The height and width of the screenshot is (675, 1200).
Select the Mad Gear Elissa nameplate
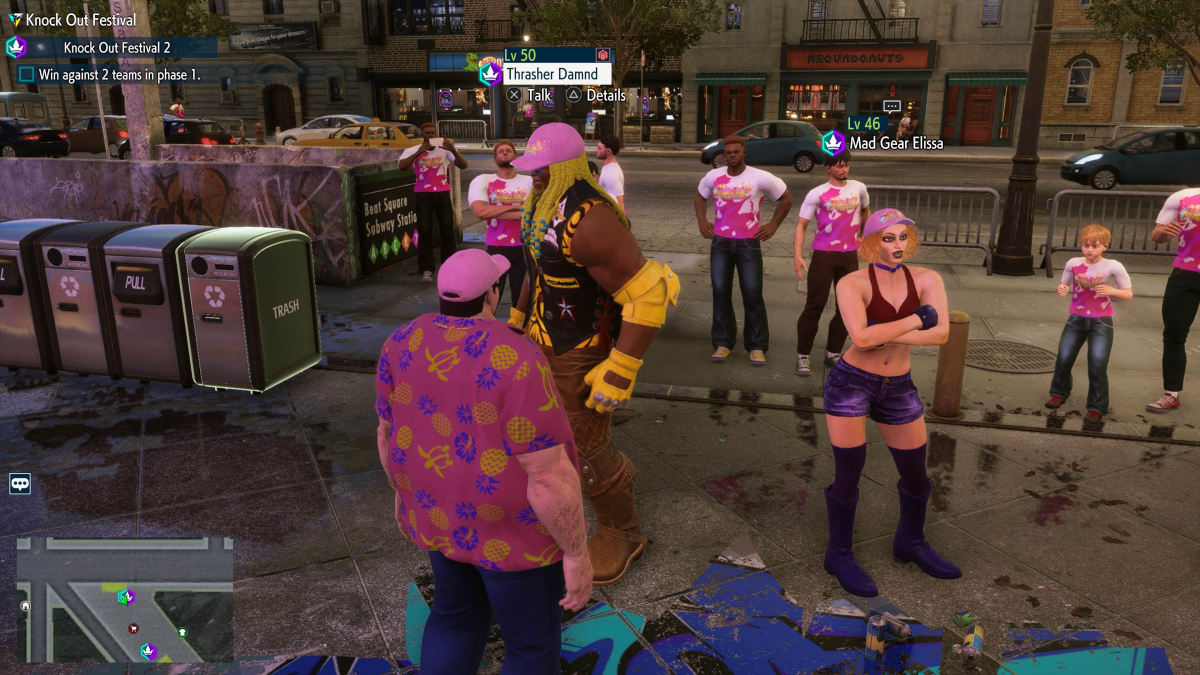(x=896, y=143)
